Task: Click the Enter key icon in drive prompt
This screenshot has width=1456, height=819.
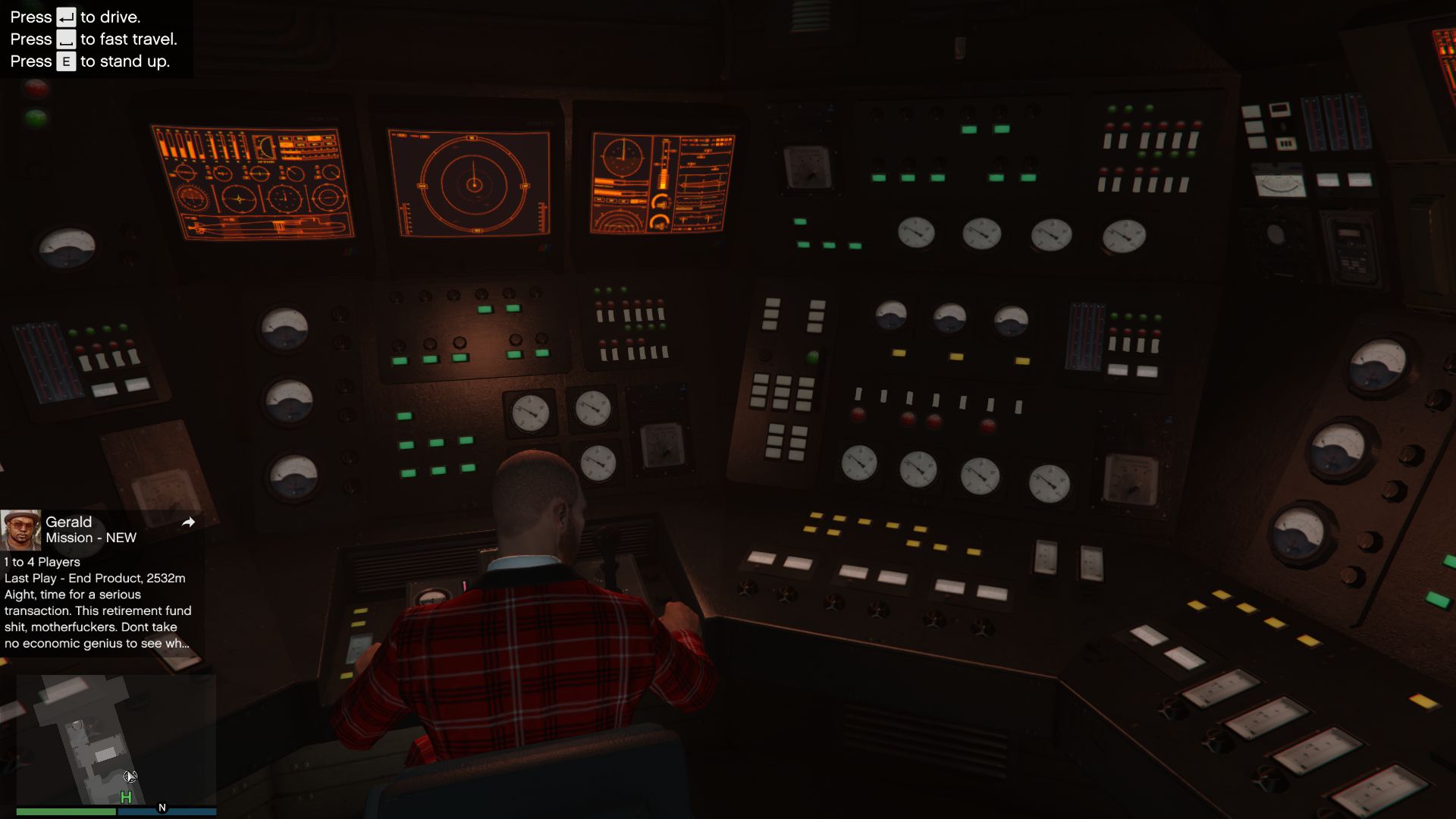Action: coord(64,16)
